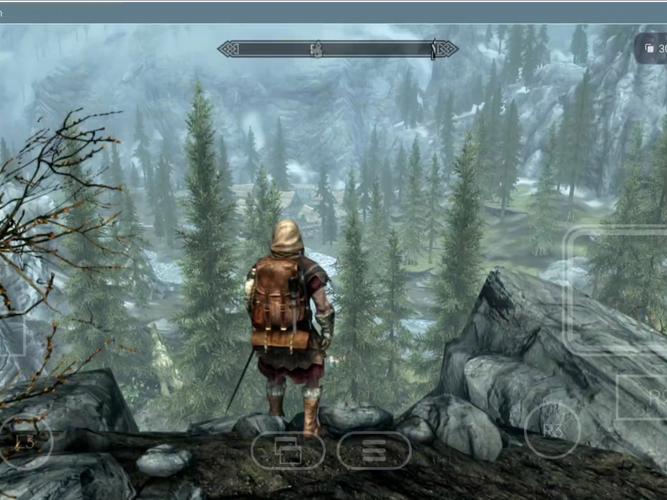667x500 pixels.
Task: Tap the overlapping-windows view button
Action: (288, 451)
